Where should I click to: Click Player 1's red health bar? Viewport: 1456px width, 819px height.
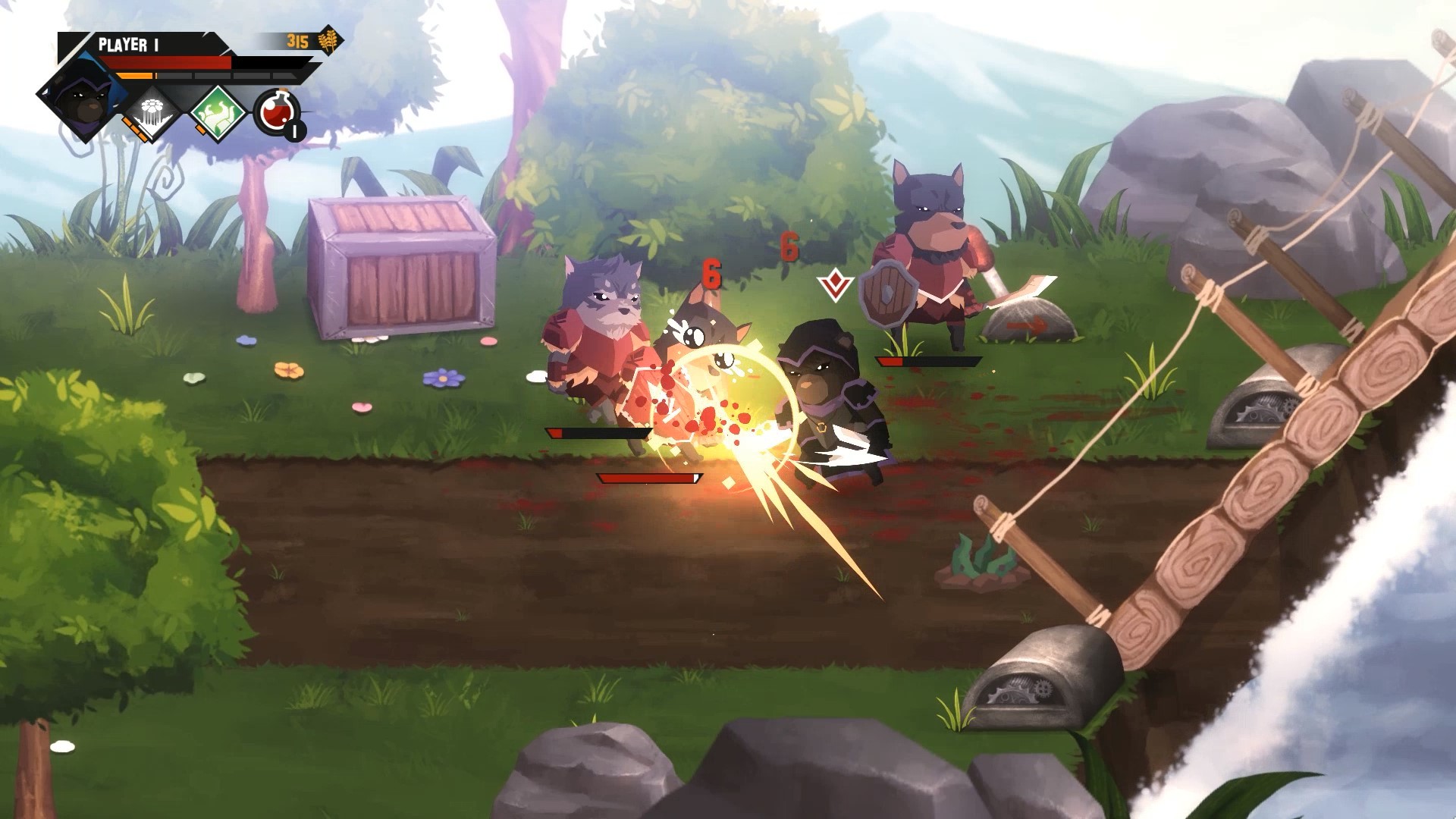[163, 62]
